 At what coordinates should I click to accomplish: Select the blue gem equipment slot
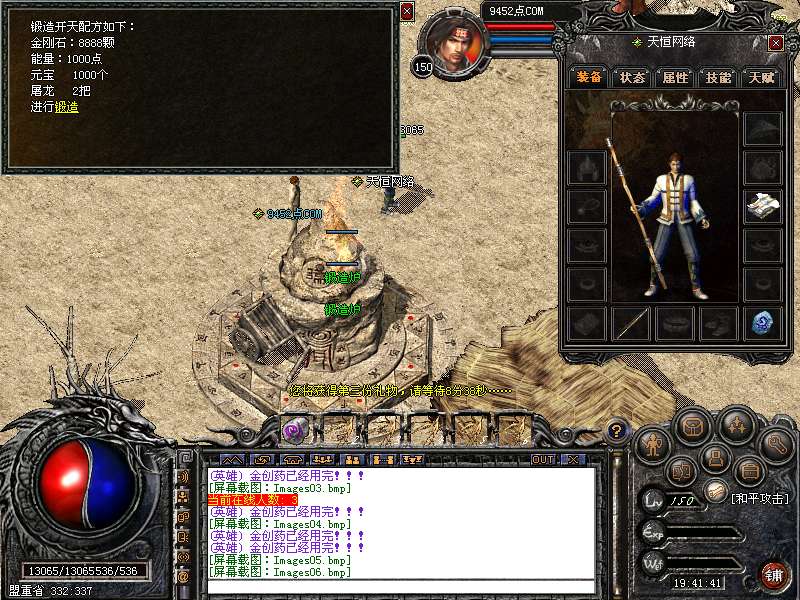(x=762, y=323)
